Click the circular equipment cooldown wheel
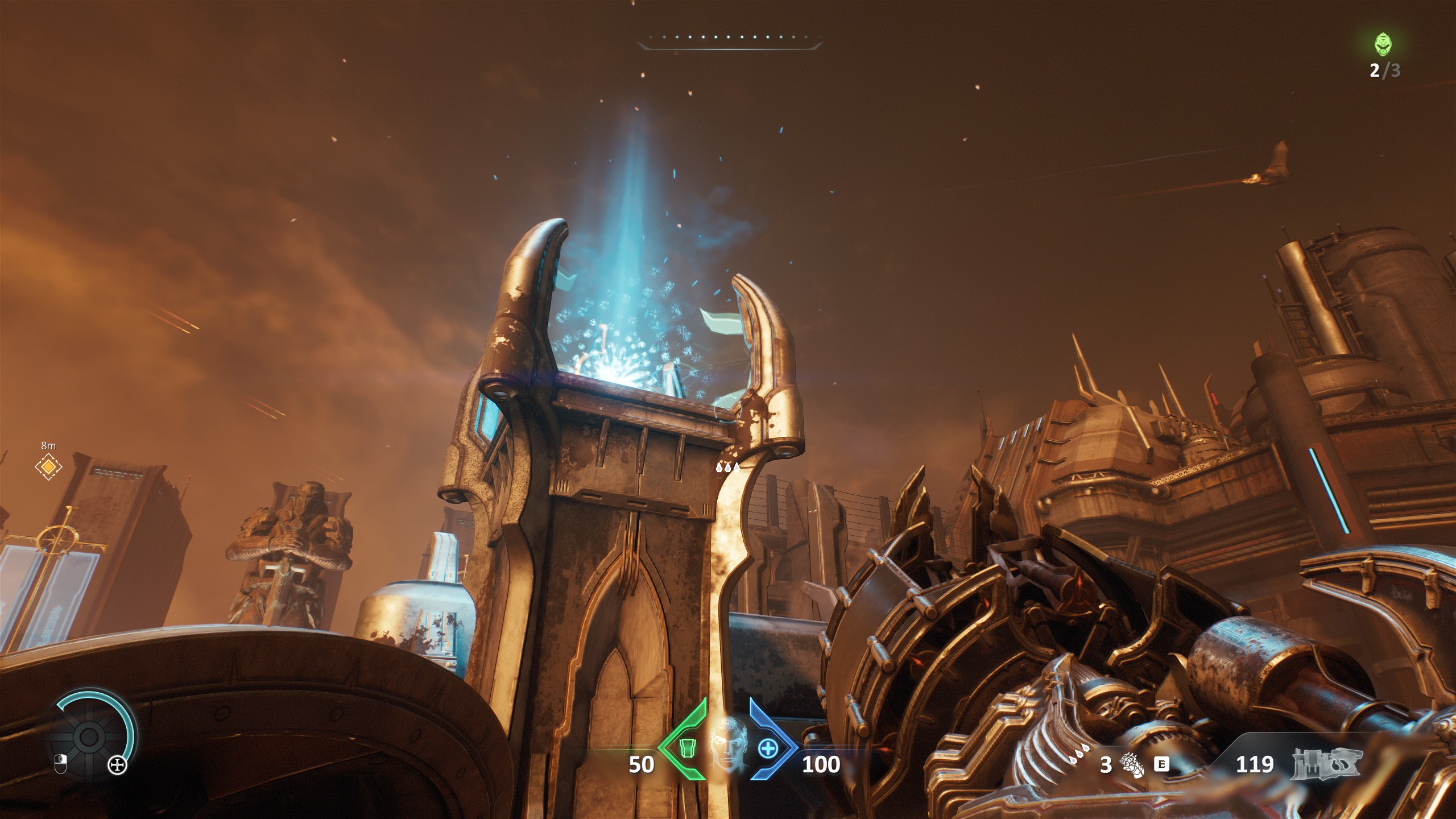The image size is (1456, 819). click(x=89, y=737)
